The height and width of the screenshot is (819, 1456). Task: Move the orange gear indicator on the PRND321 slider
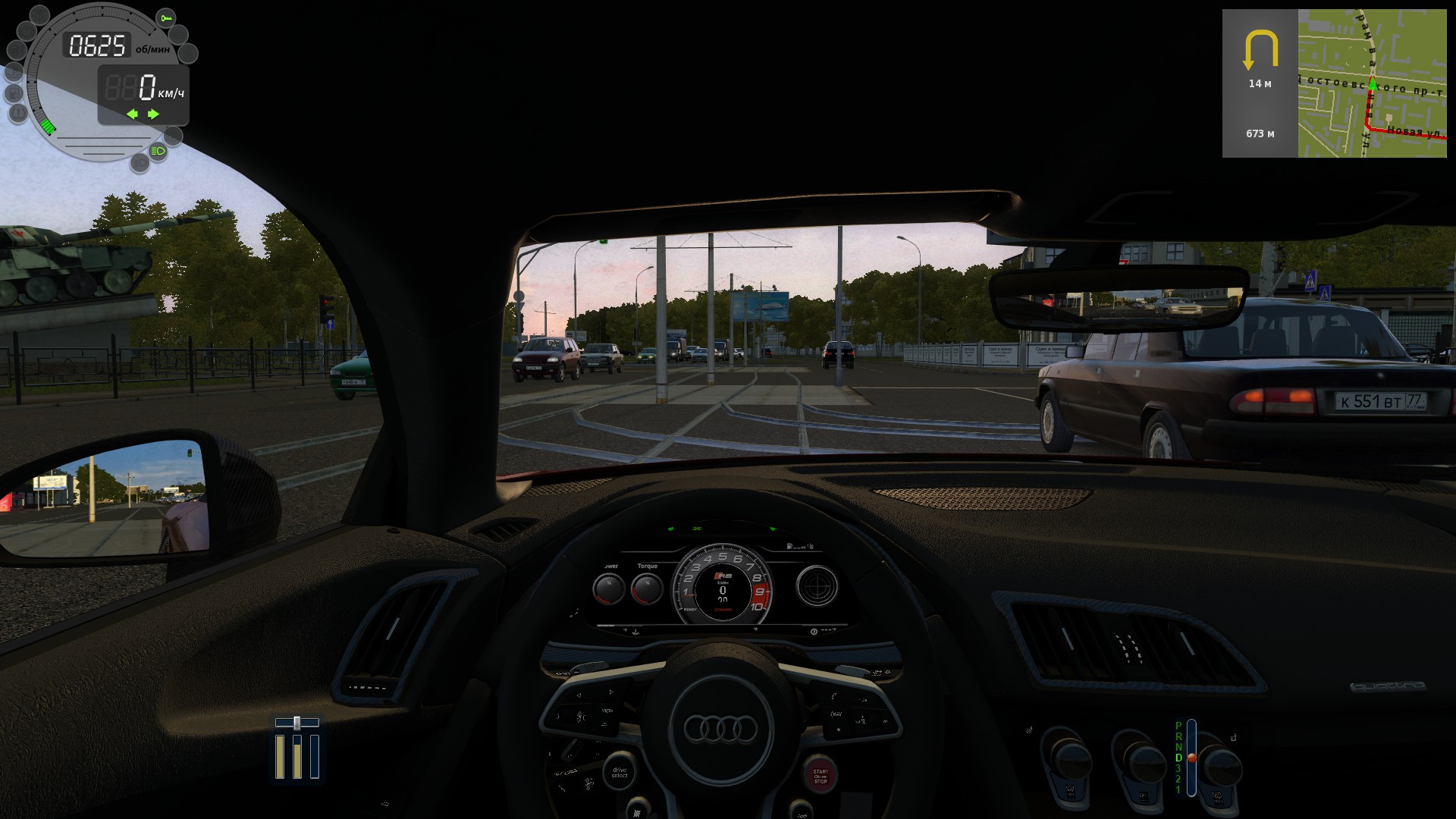[x=1192, y=758]
